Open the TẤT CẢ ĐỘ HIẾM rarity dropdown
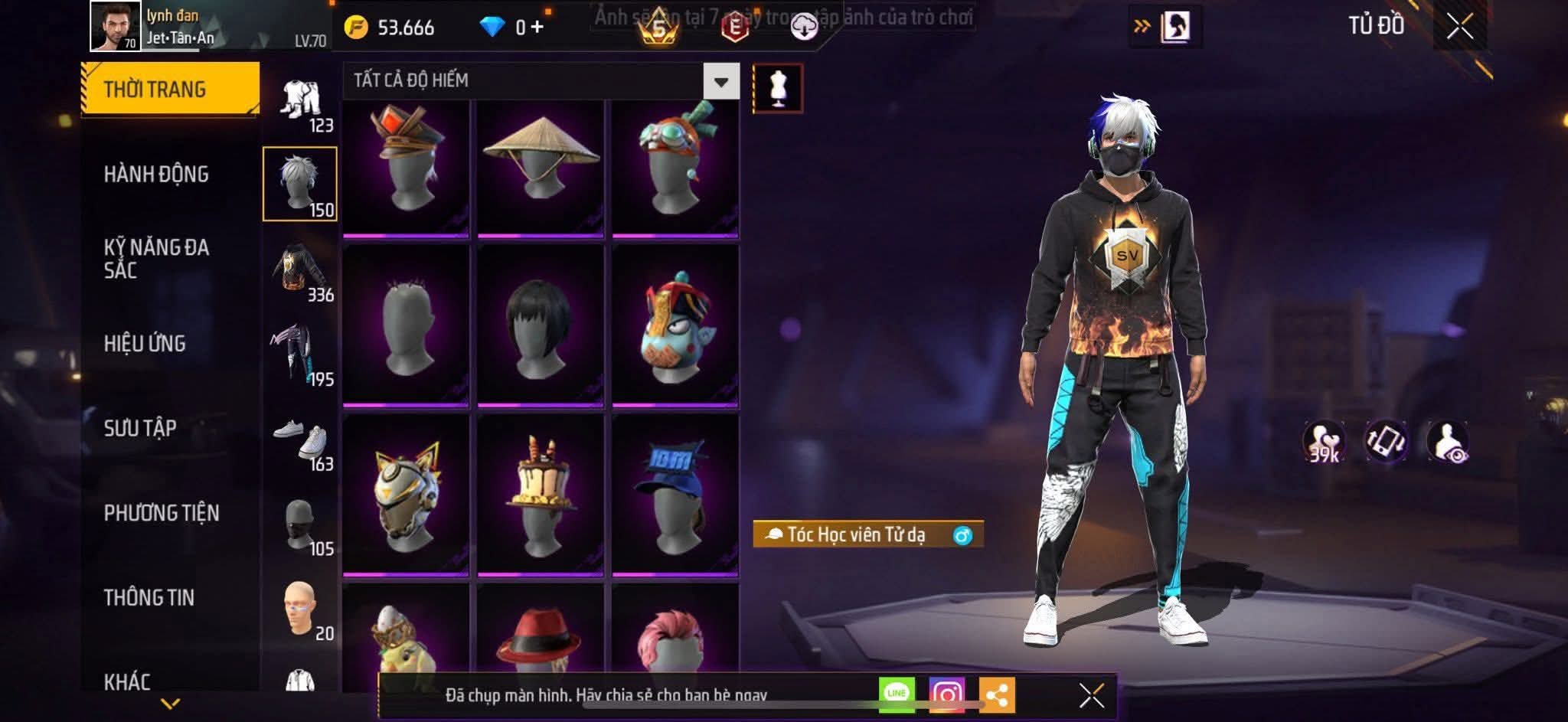 (720, 81)
